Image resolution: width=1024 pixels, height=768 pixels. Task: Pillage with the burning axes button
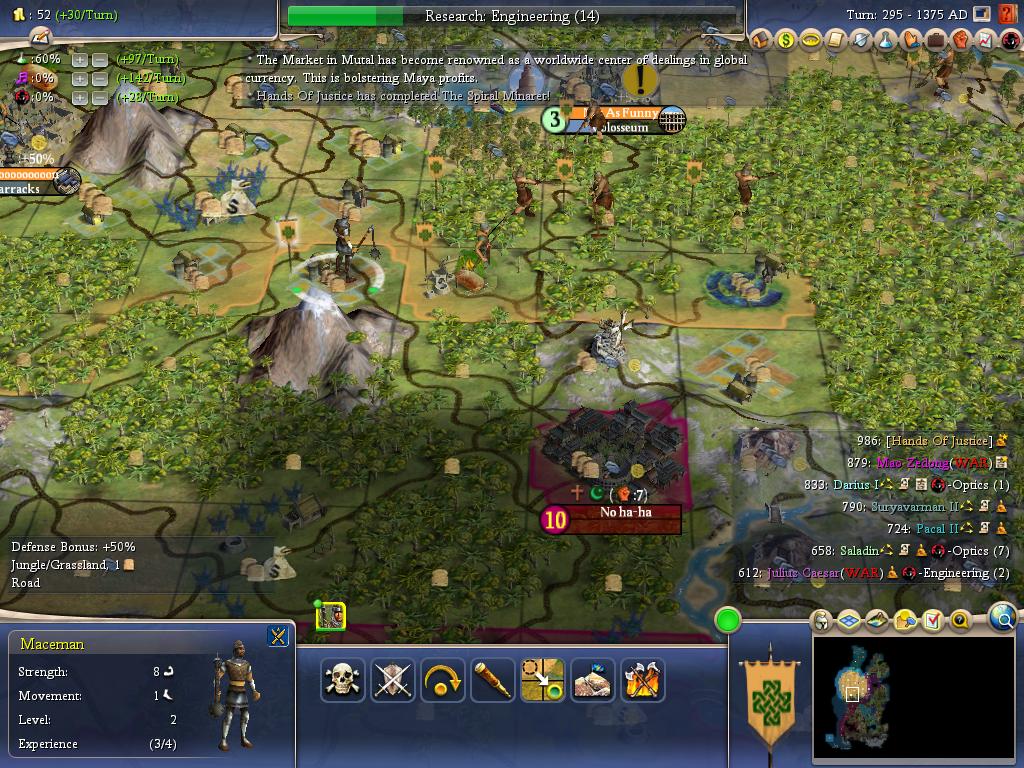(643, 680)
